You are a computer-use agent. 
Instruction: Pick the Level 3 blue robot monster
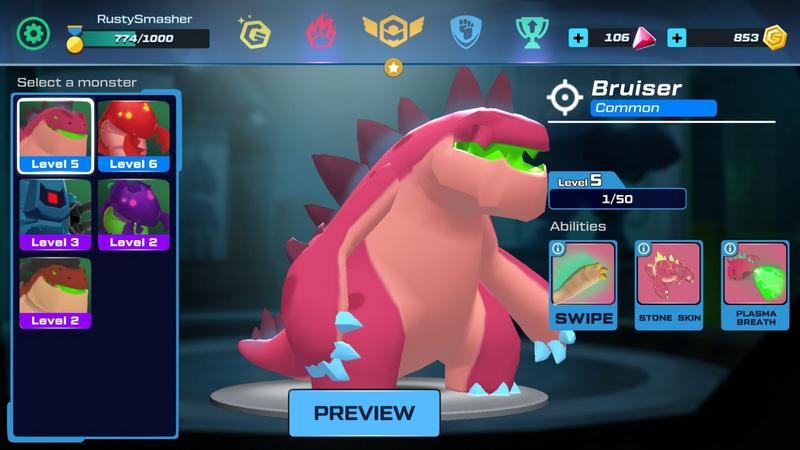click(x=55, y=214)
